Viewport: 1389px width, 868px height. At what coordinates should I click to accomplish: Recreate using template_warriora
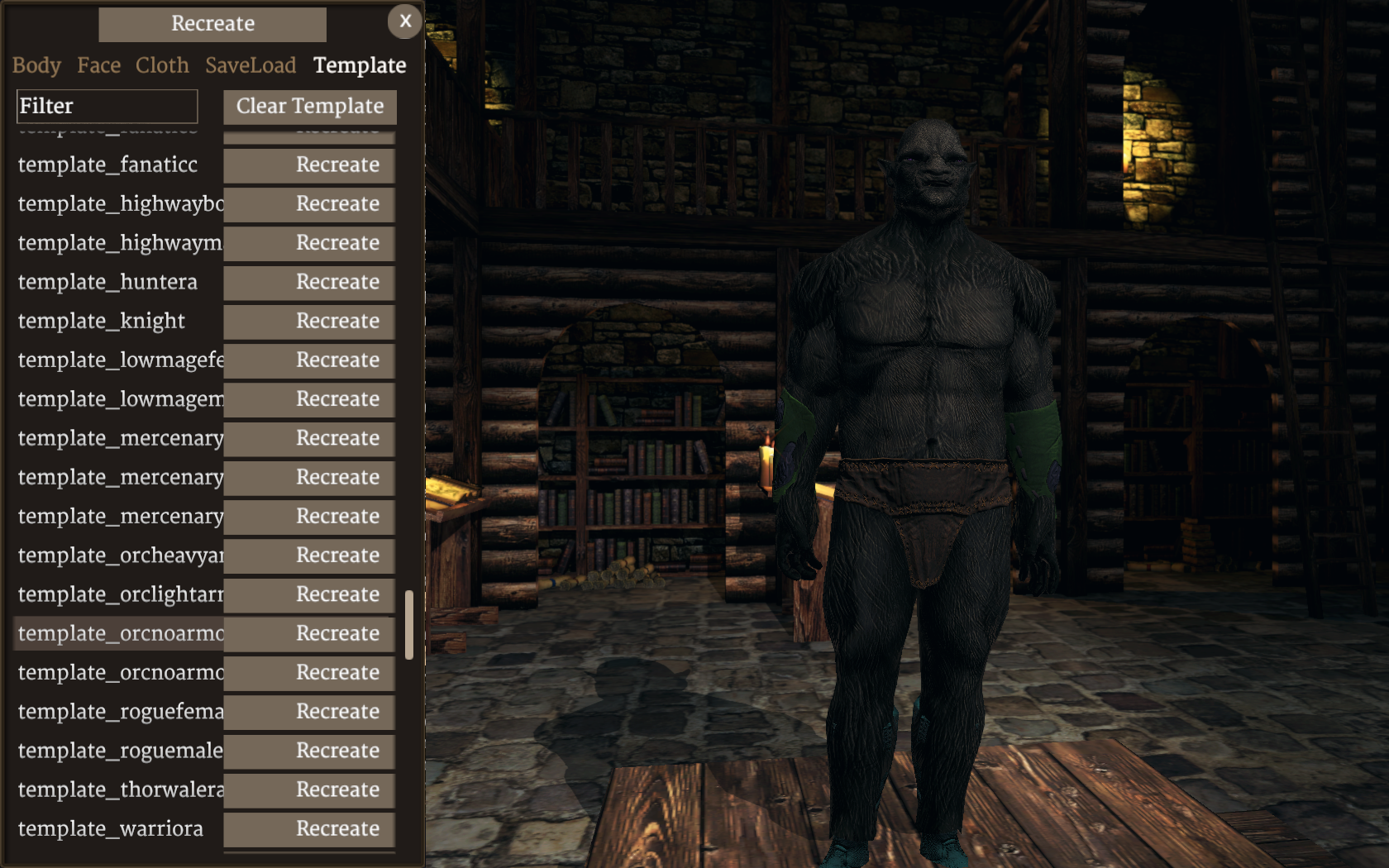309,829
